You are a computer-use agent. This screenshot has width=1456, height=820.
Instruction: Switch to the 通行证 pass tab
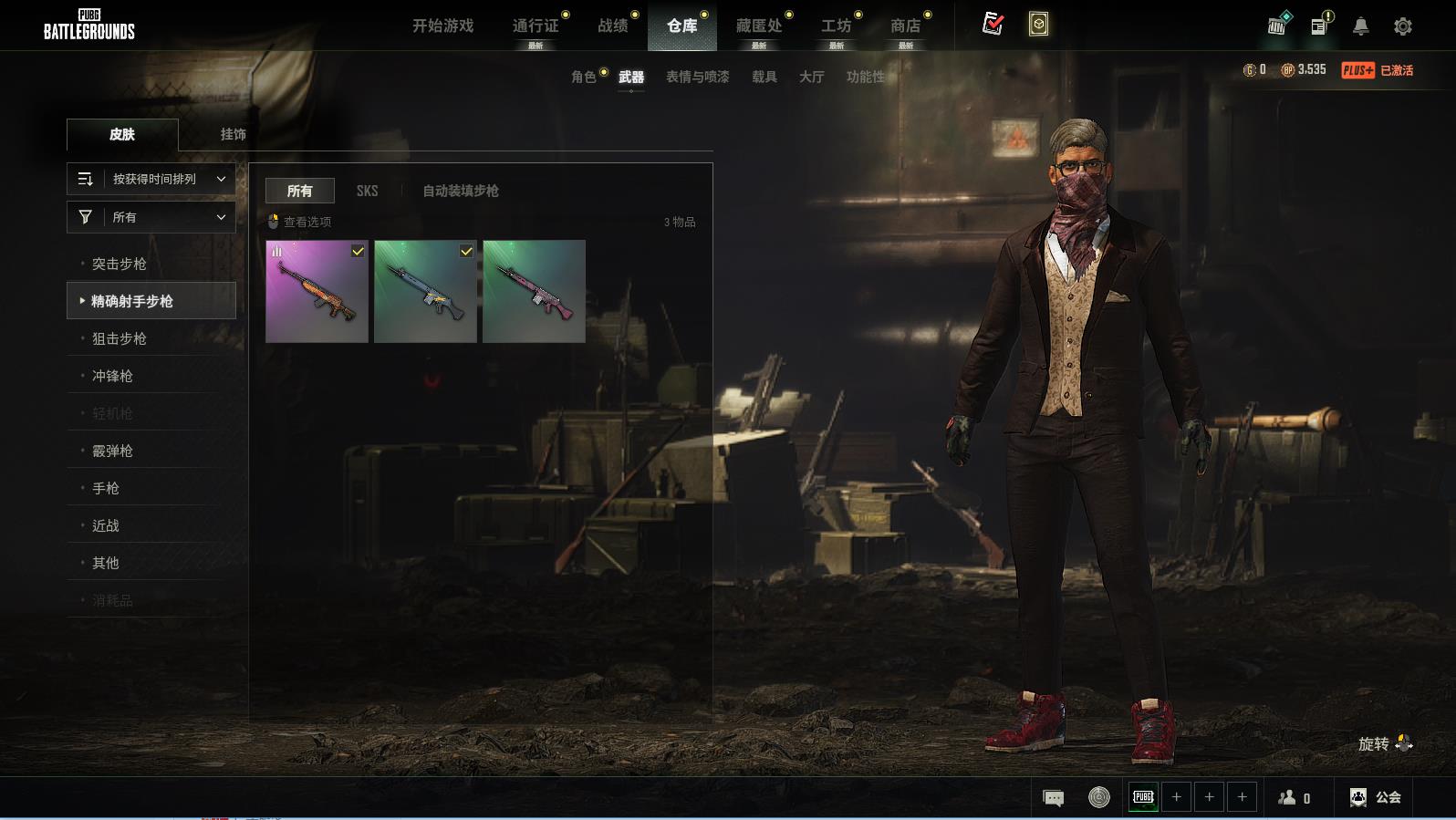click(x=536, y=26)
